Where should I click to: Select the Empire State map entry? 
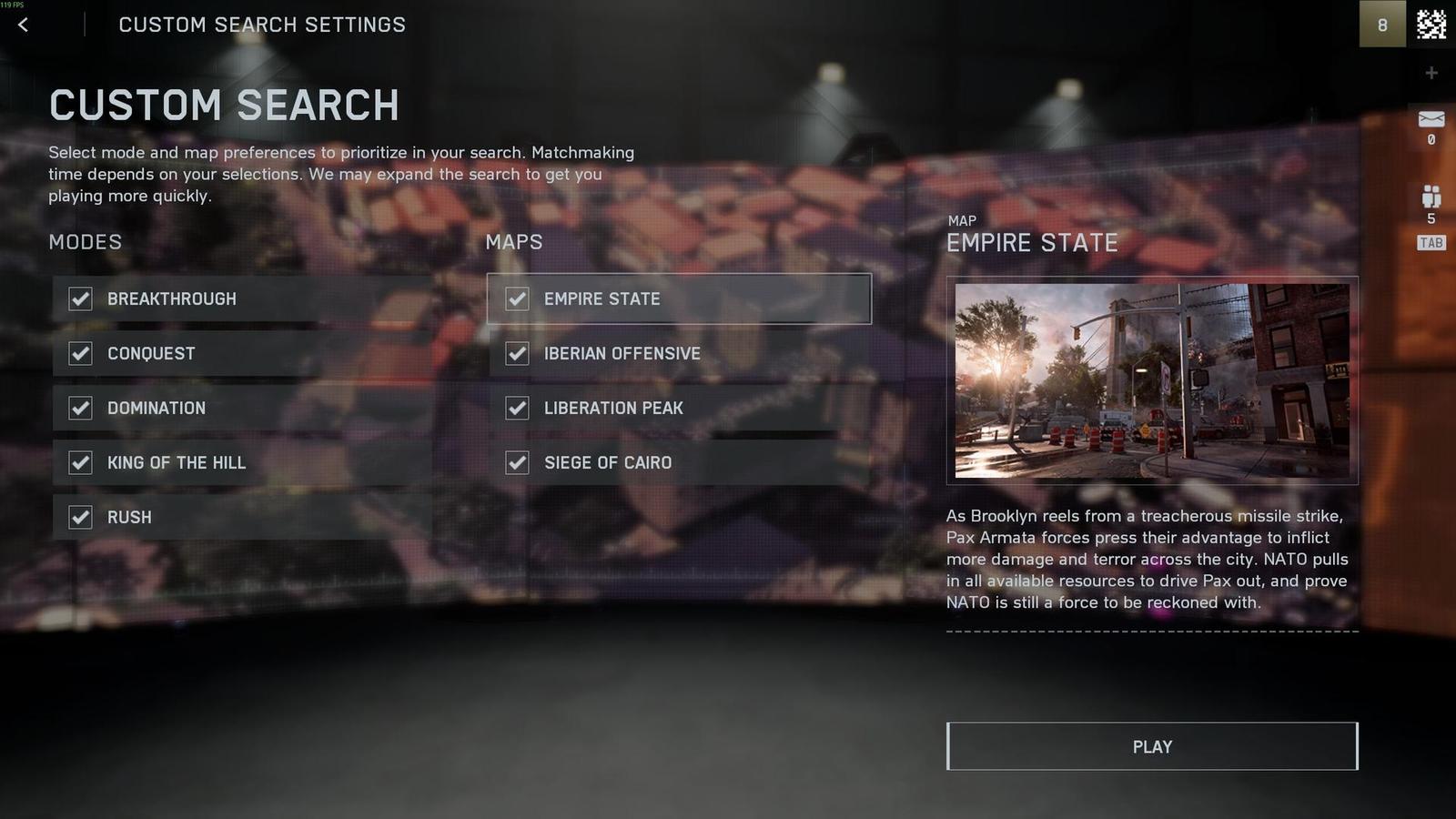[677, 298]
